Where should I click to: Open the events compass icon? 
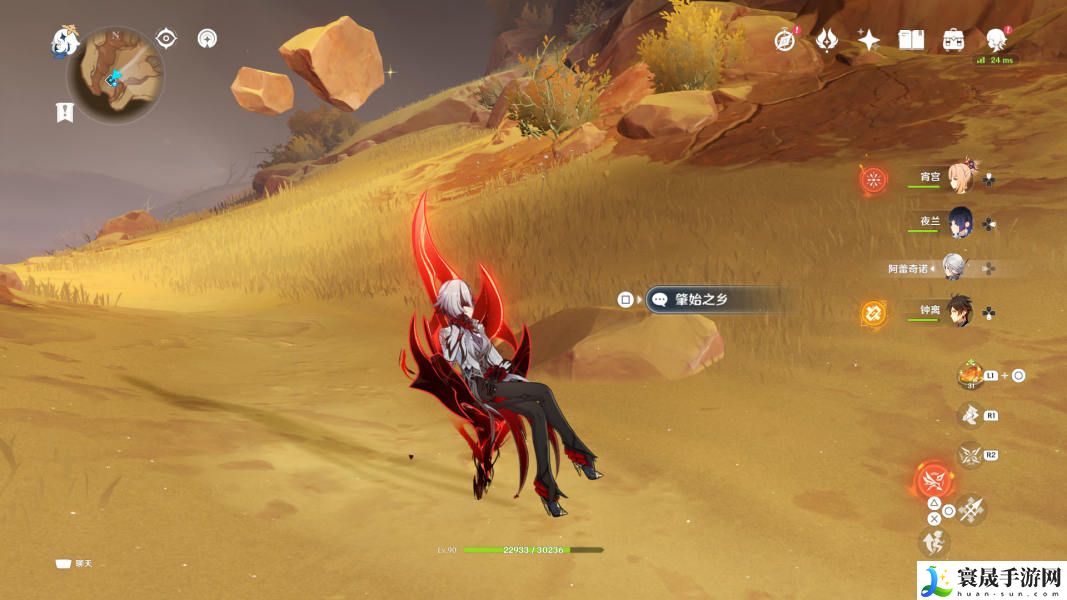pos(785,40)
